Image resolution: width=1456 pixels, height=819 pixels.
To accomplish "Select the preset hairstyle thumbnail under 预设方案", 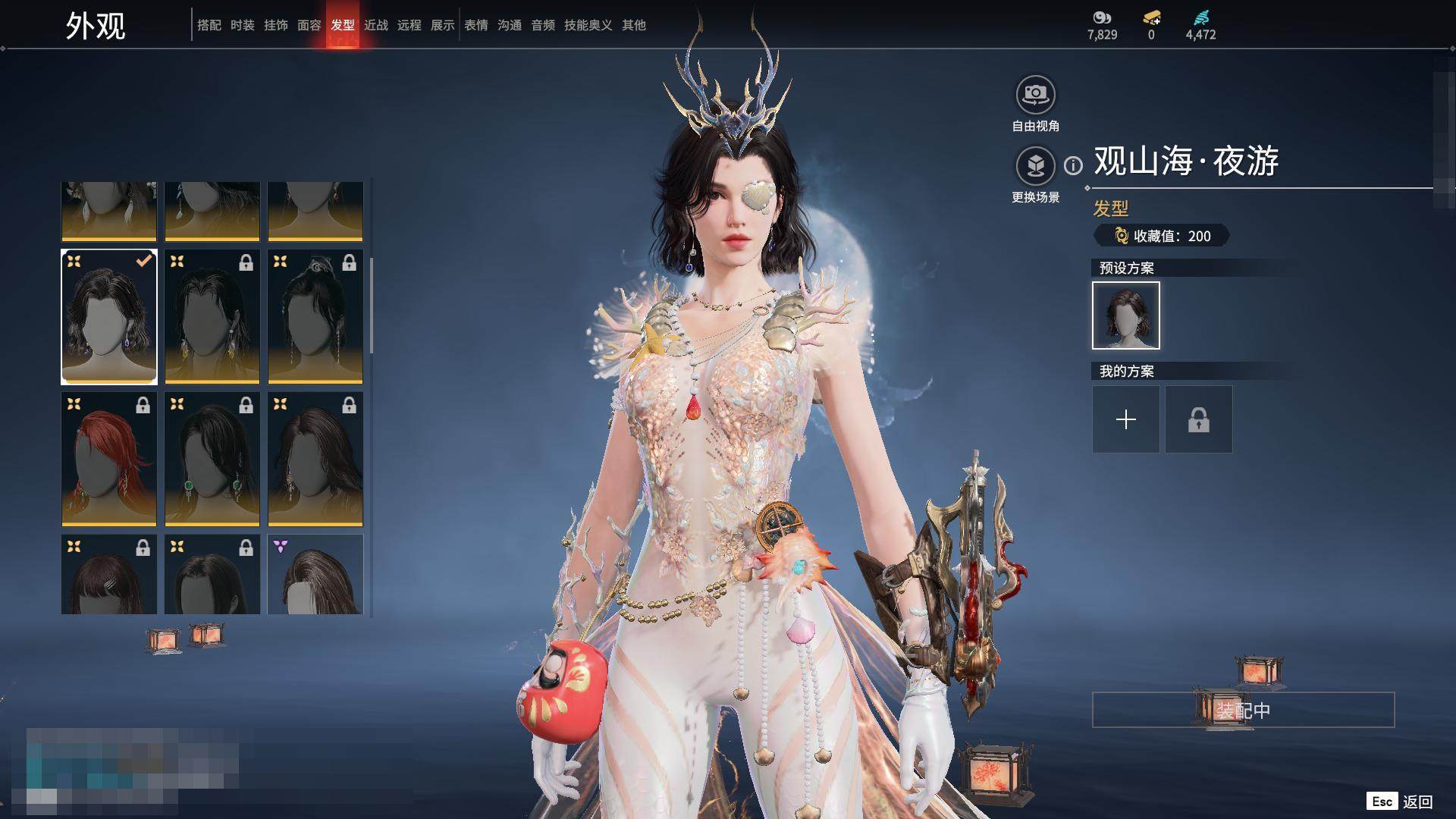I will 1125,315.
